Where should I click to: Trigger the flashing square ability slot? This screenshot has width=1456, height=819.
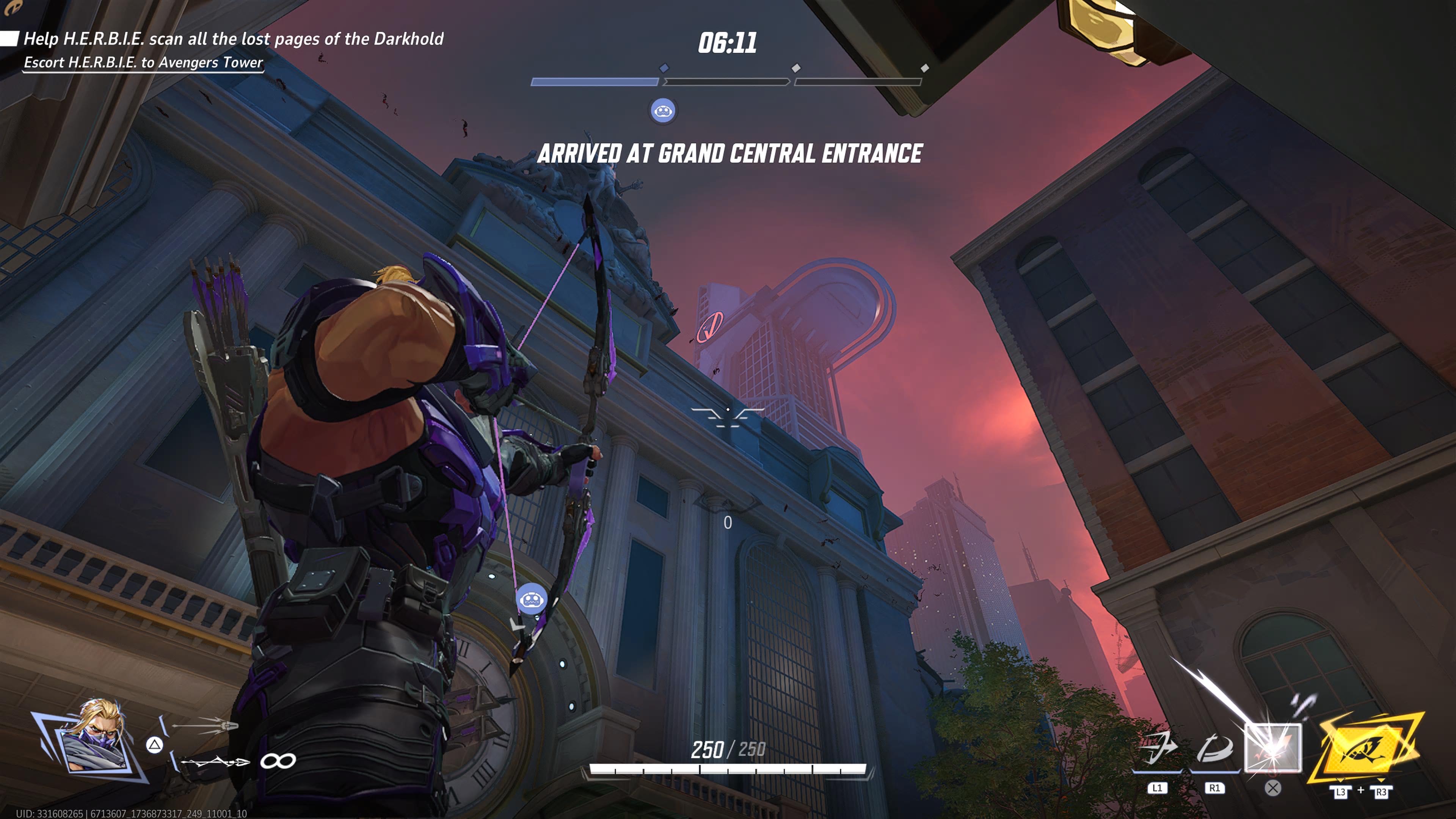pyautogui.click(x=1273, y=748)
